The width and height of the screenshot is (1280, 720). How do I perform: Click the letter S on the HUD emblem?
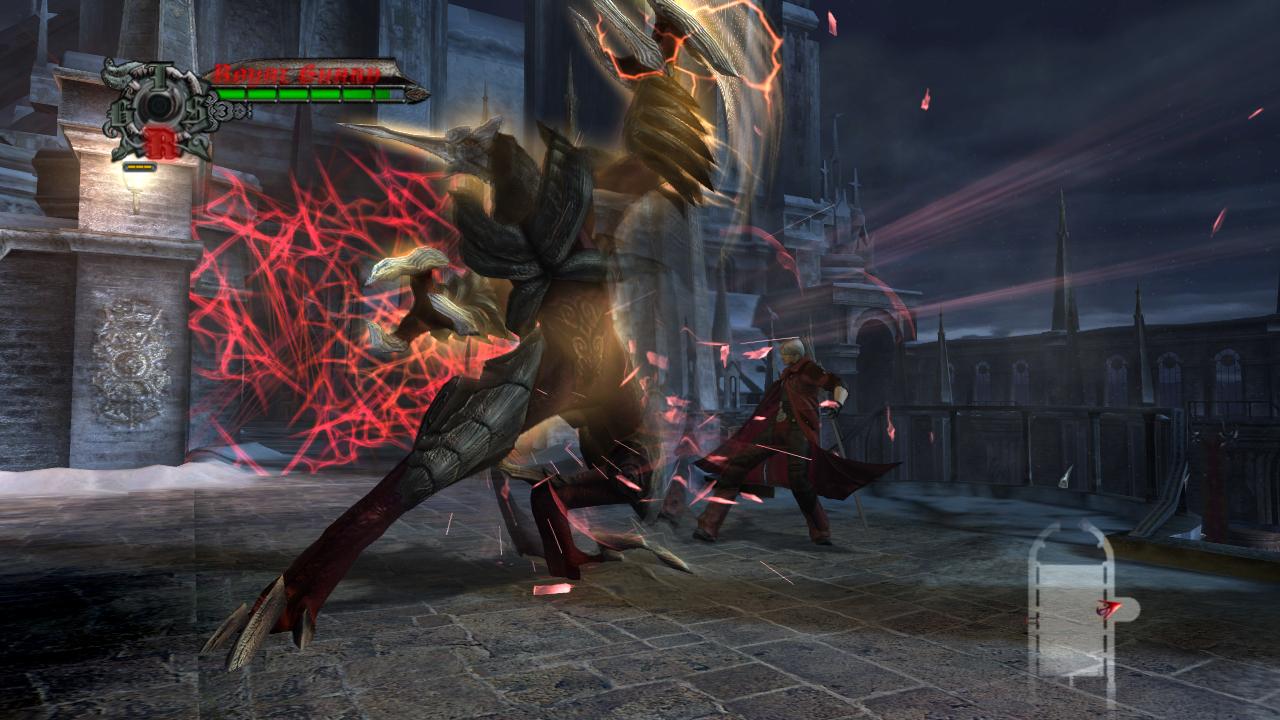[198, 112]
